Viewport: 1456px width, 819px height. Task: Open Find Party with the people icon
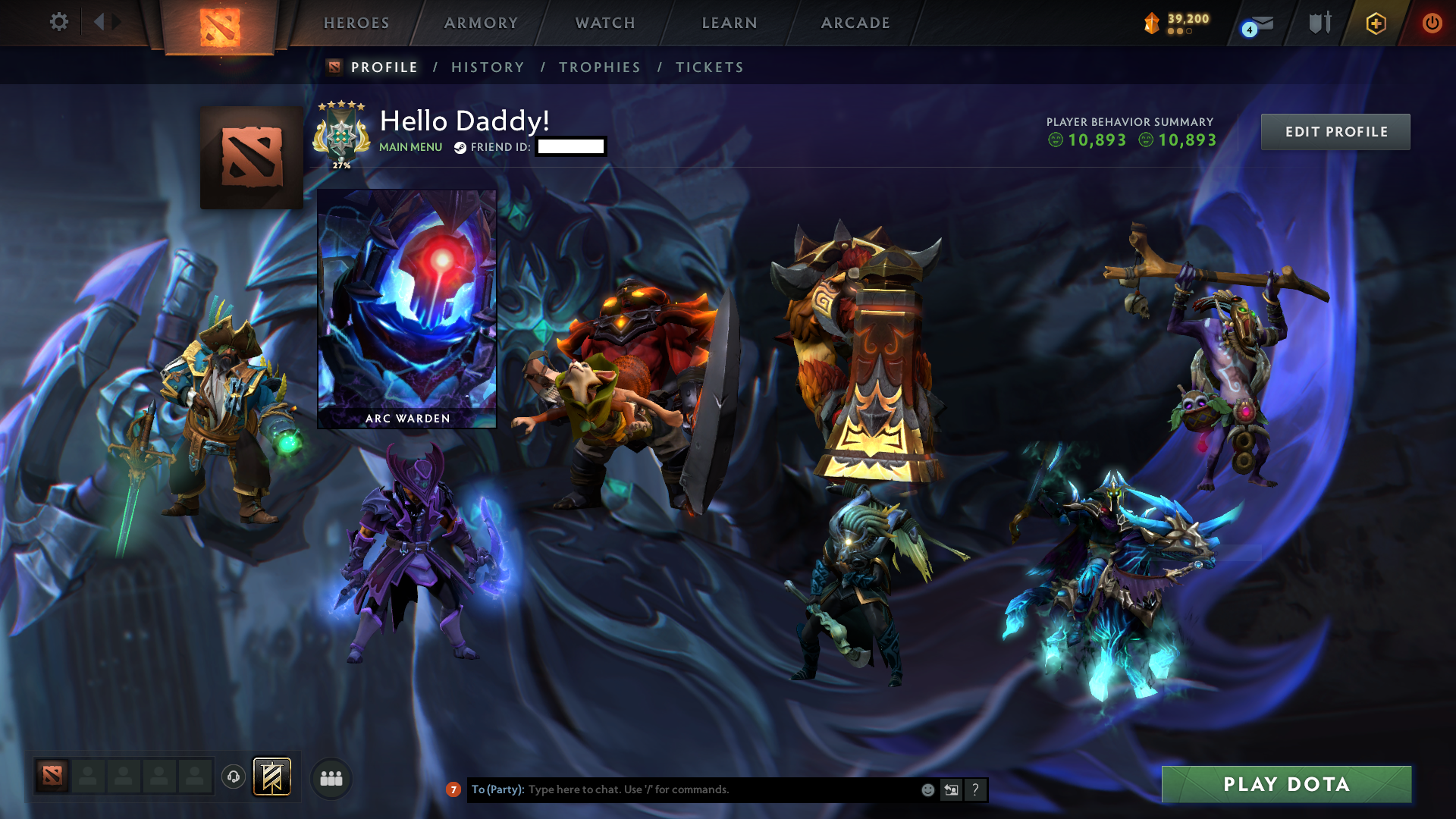[x=331, y=777]
